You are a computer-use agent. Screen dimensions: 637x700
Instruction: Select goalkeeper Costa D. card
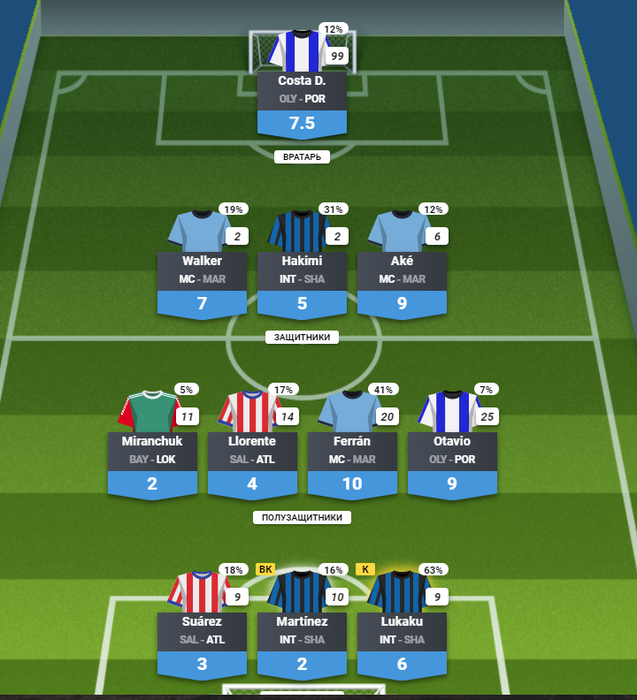point(302,88)
